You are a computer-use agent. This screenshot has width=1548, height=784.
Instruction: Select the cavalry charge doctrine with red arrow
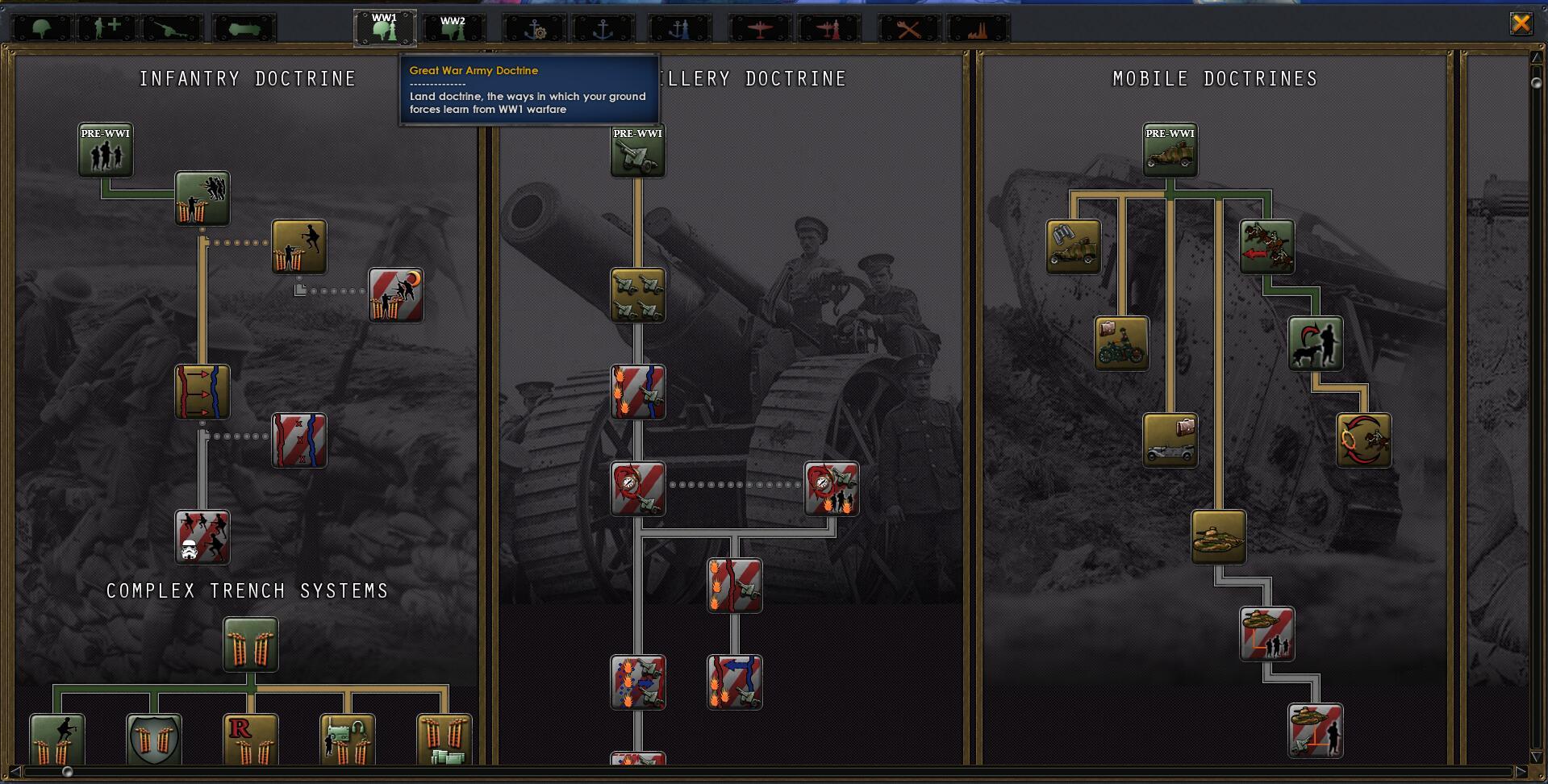1267,247
